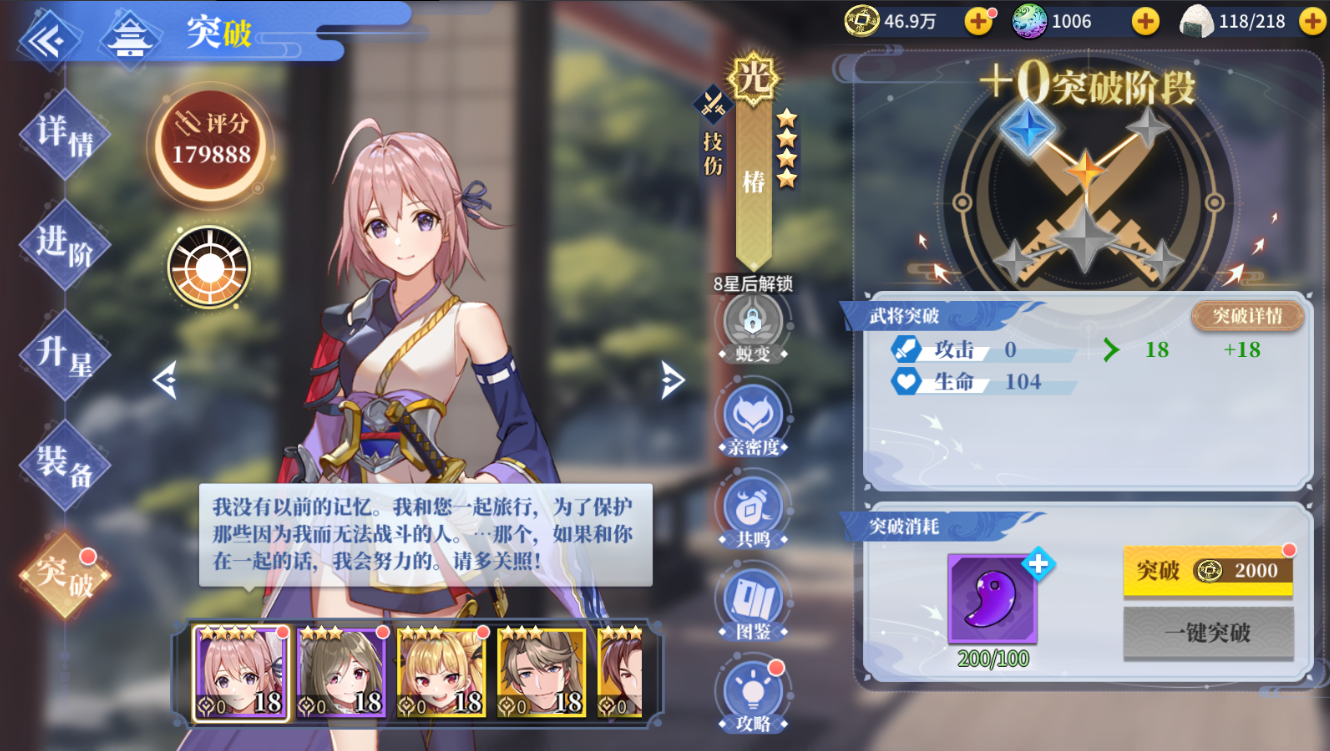View 突破详情 breakthrough details
1330x751 pixels.
1247,317
